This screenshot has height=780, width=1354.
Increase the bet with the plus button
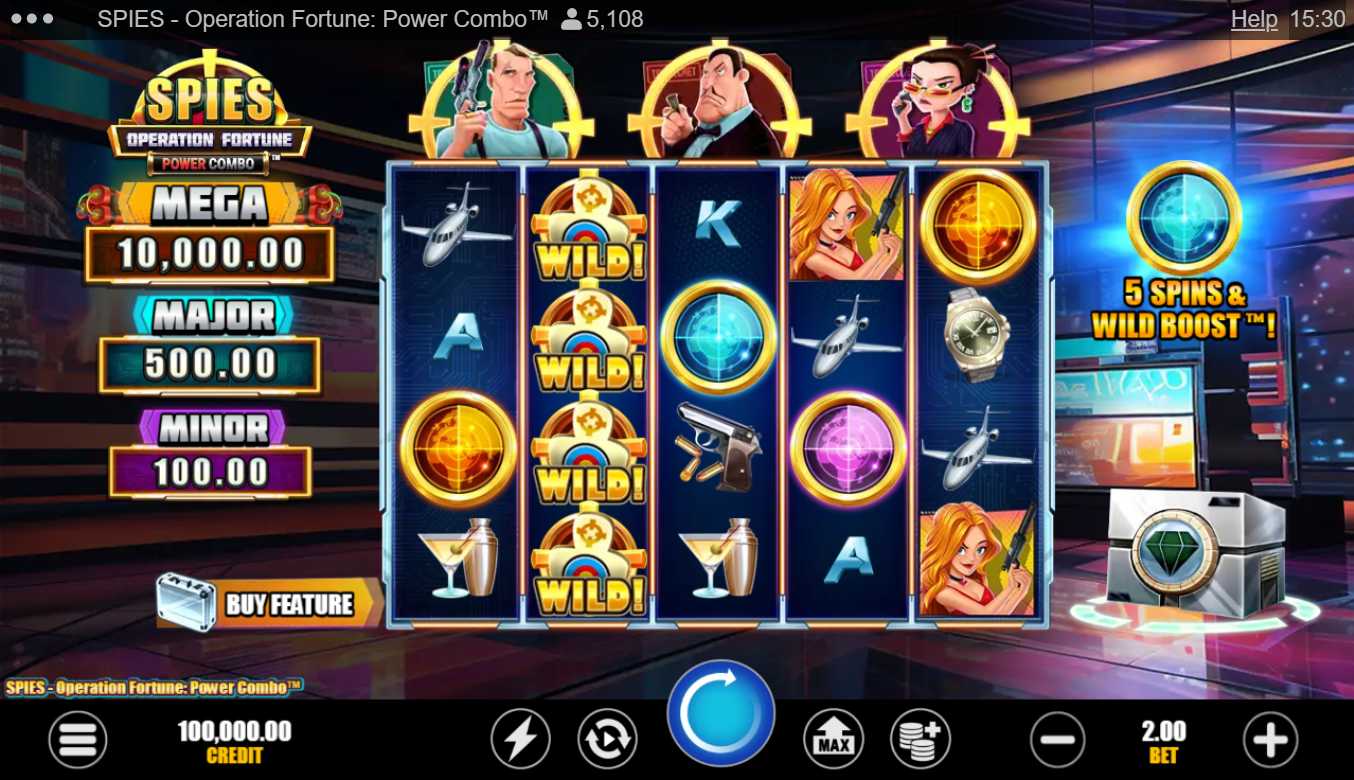(1269, 741)
